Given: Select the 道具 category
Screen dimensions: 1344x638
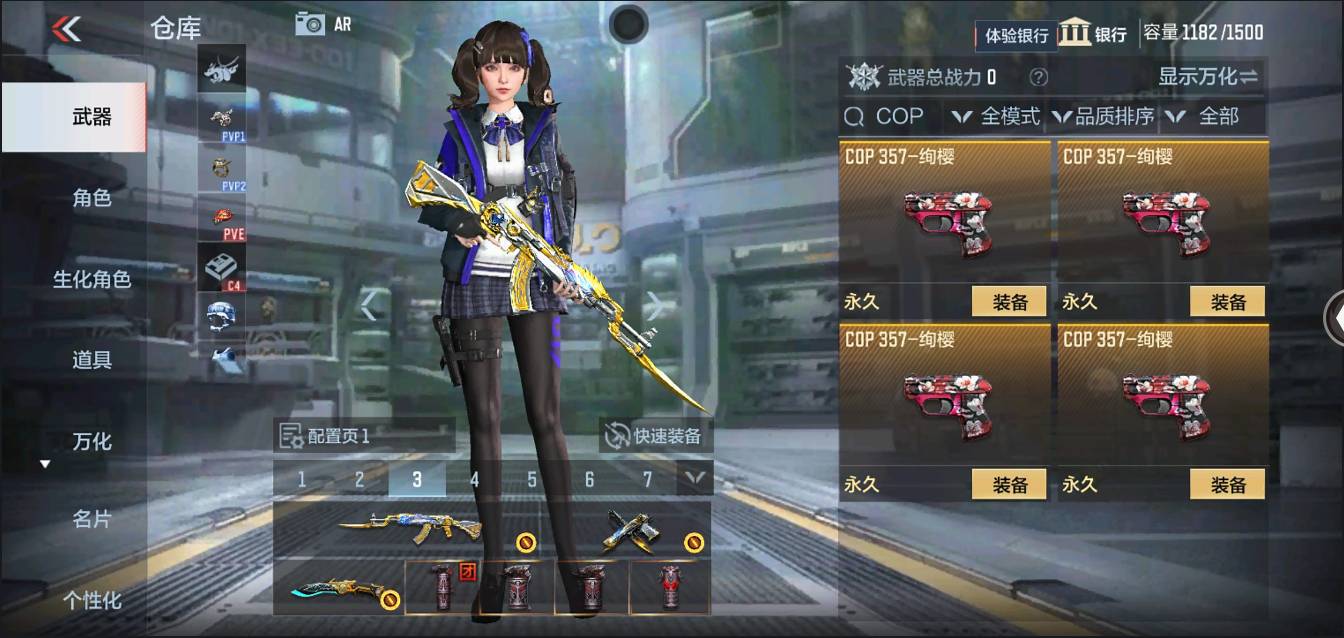Looking at the screenshot, I should pos(91,360).
